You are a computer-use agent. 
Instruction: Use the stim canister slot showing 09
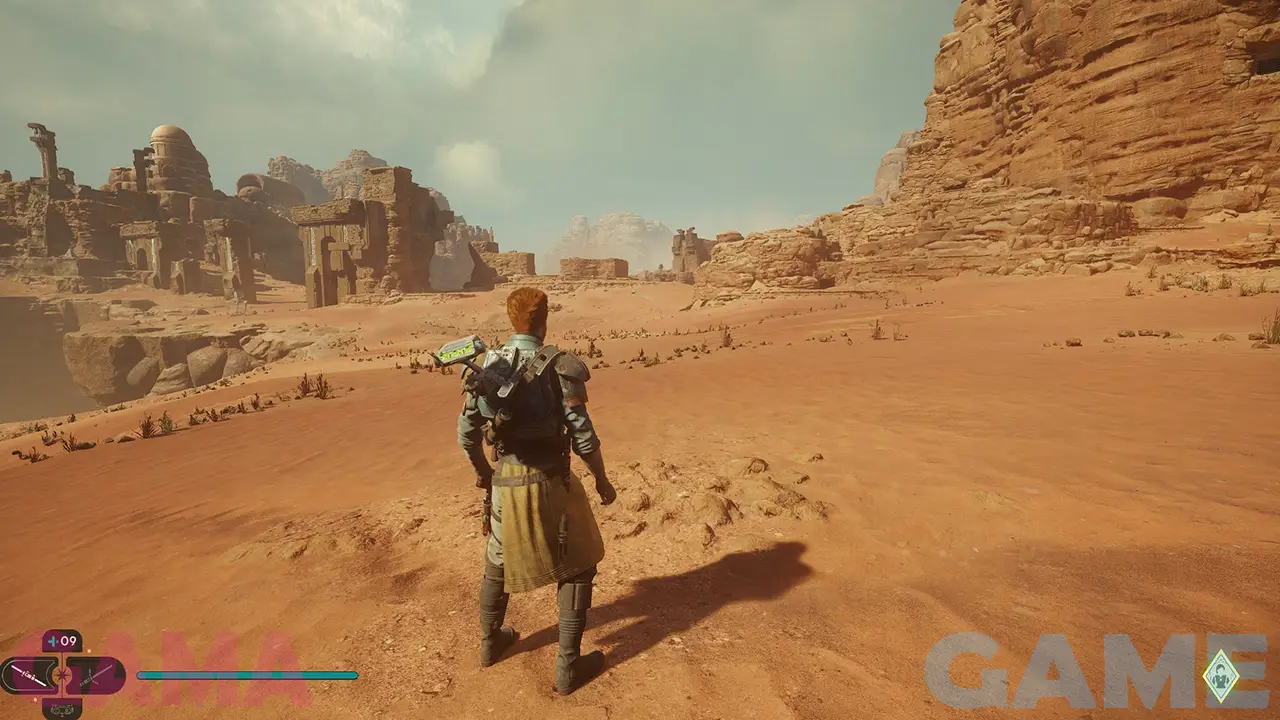[62, 641]
